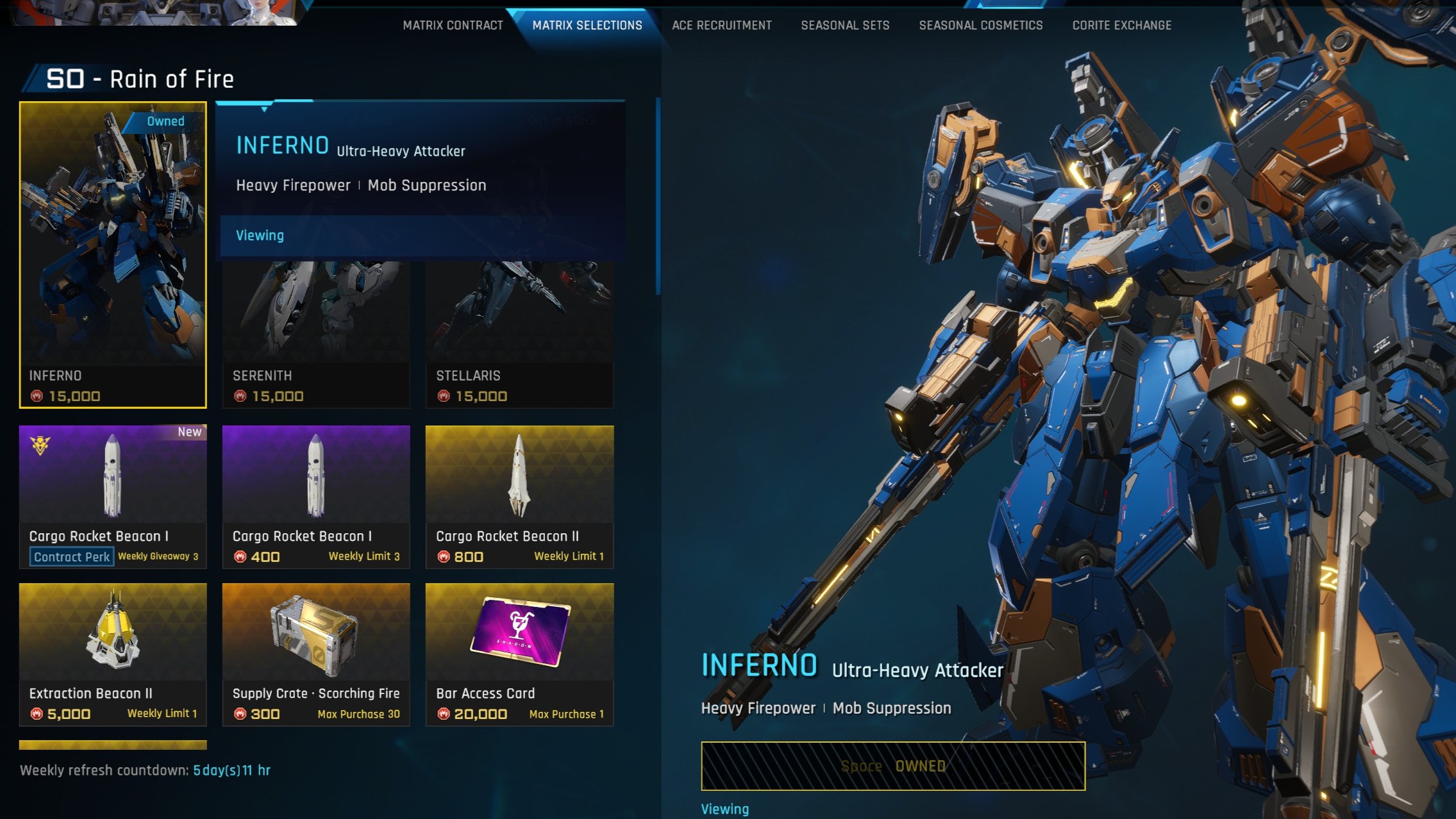Screen dimensions: 1456x819
Task: Go to the Seasonal Sets tab
Action: click(845, 26)
